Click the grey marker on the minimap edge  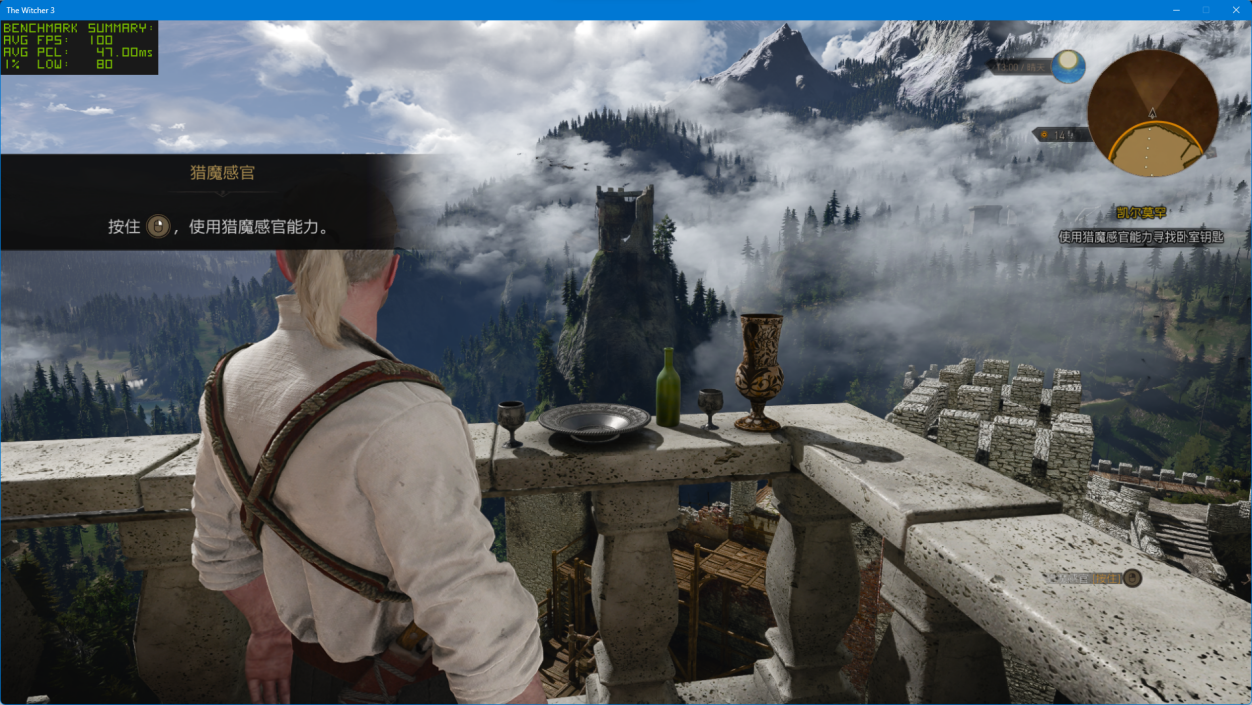pyautogui.click(x=1209, y=153)
